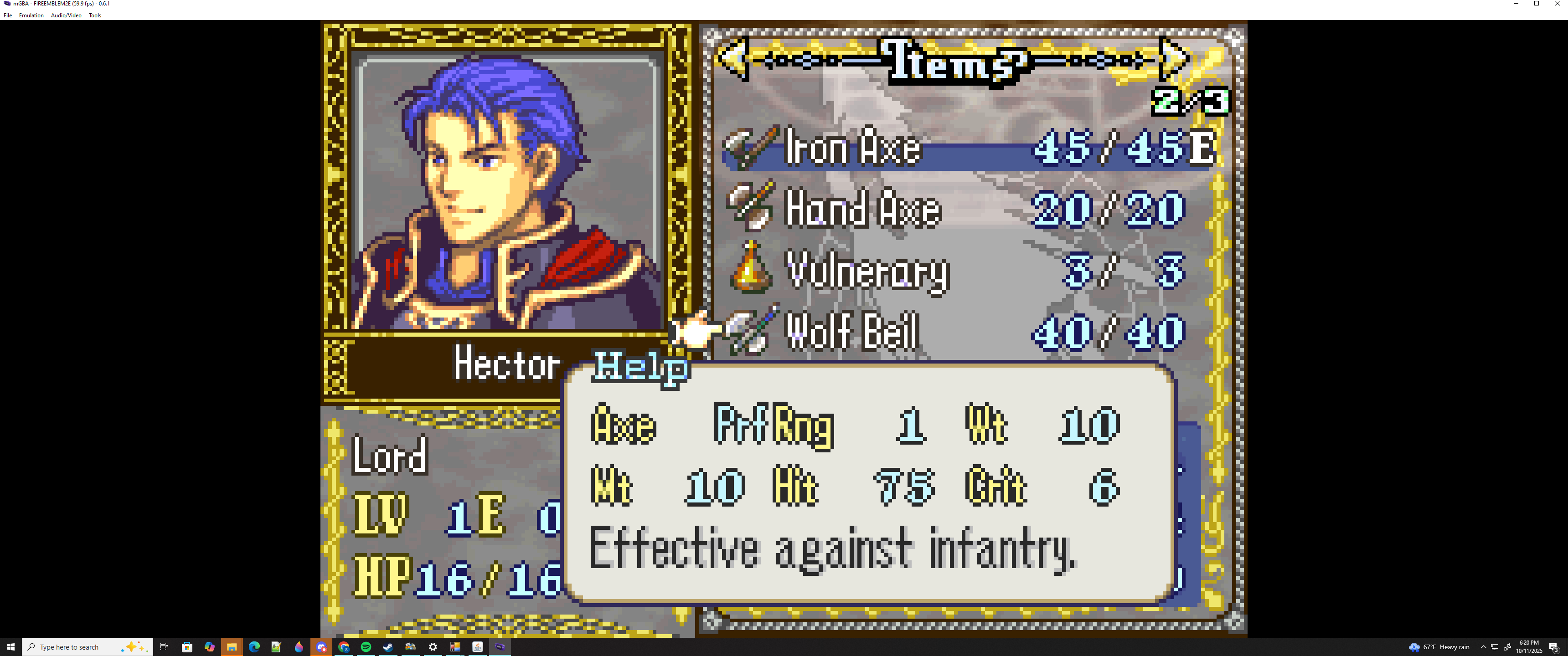1568x656 pixels.
Task: Open the Tools menu
Action: coord(95,15)
